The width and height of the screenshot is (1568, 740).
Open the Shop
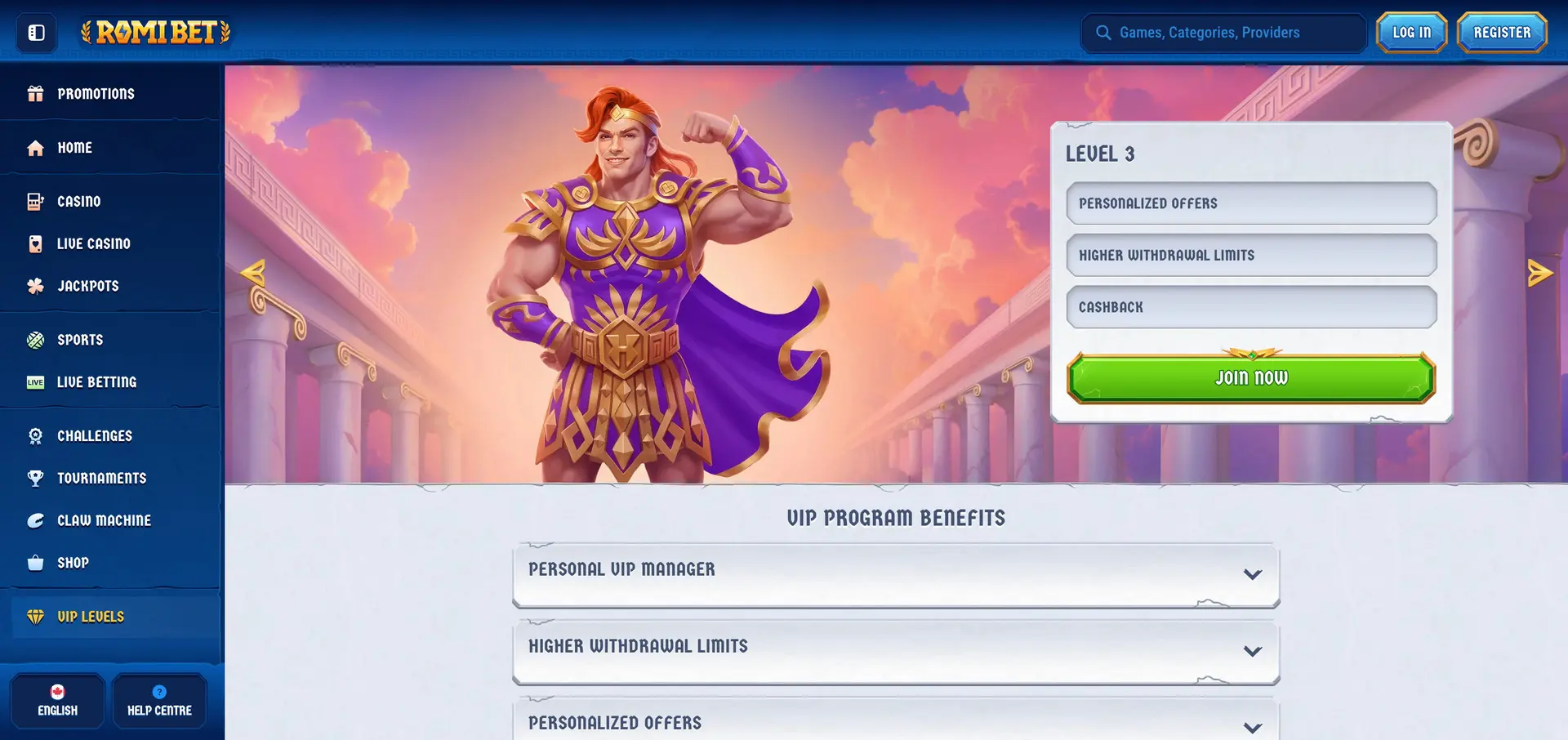[73, 564]
